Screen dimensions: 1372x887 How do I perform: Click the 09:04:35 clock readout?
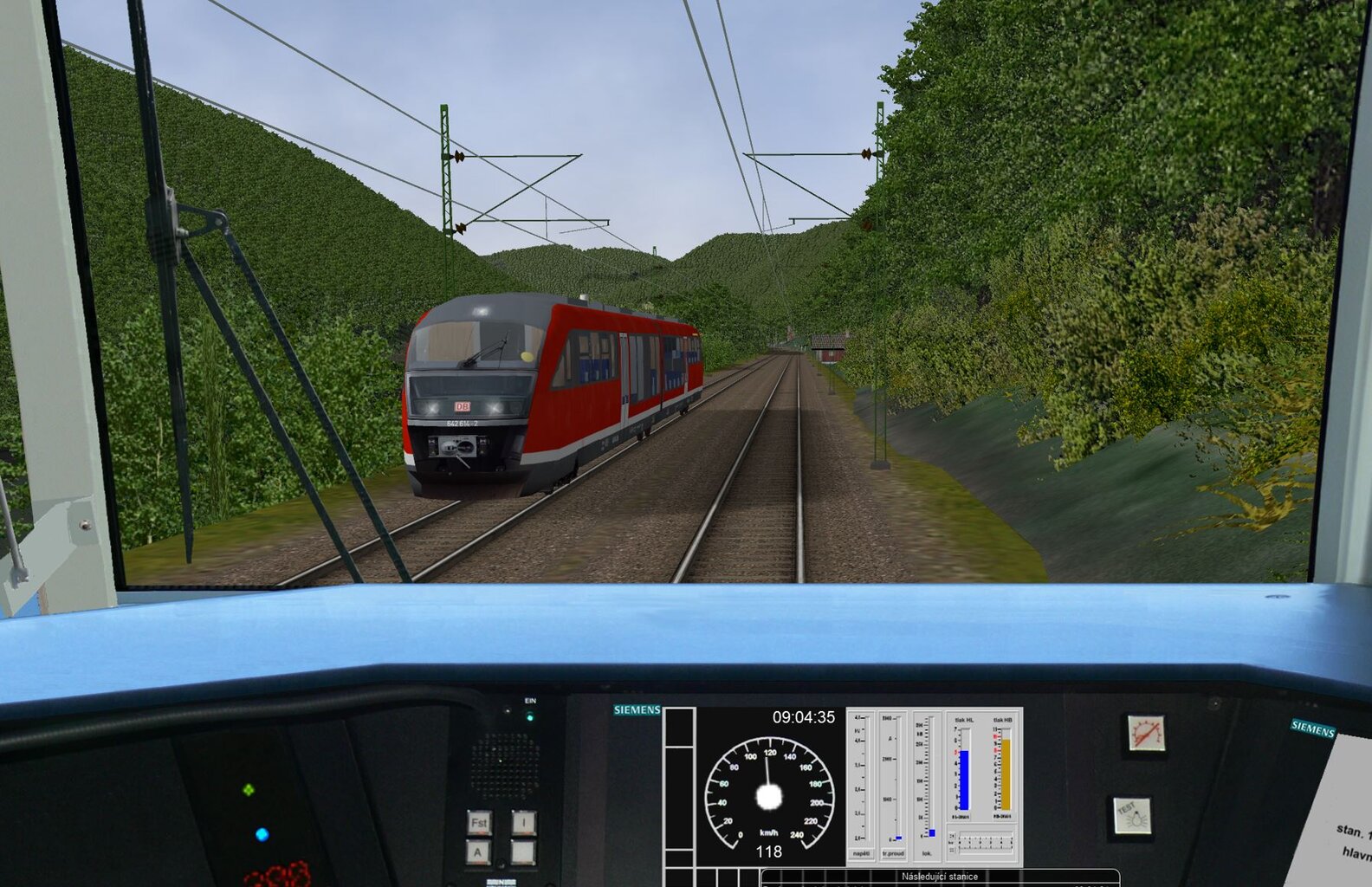pyautogui.click(x=804, y=717)
